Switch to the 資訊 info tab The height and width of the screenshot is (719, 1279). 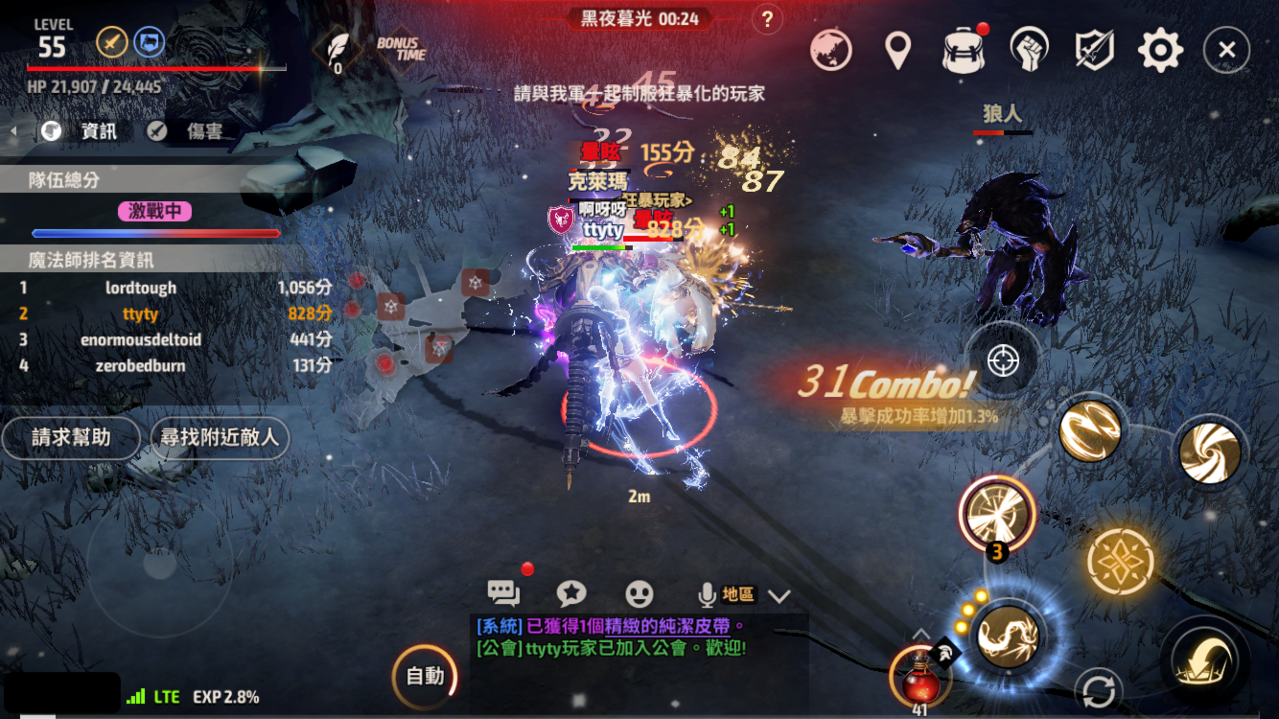[86, 131]
